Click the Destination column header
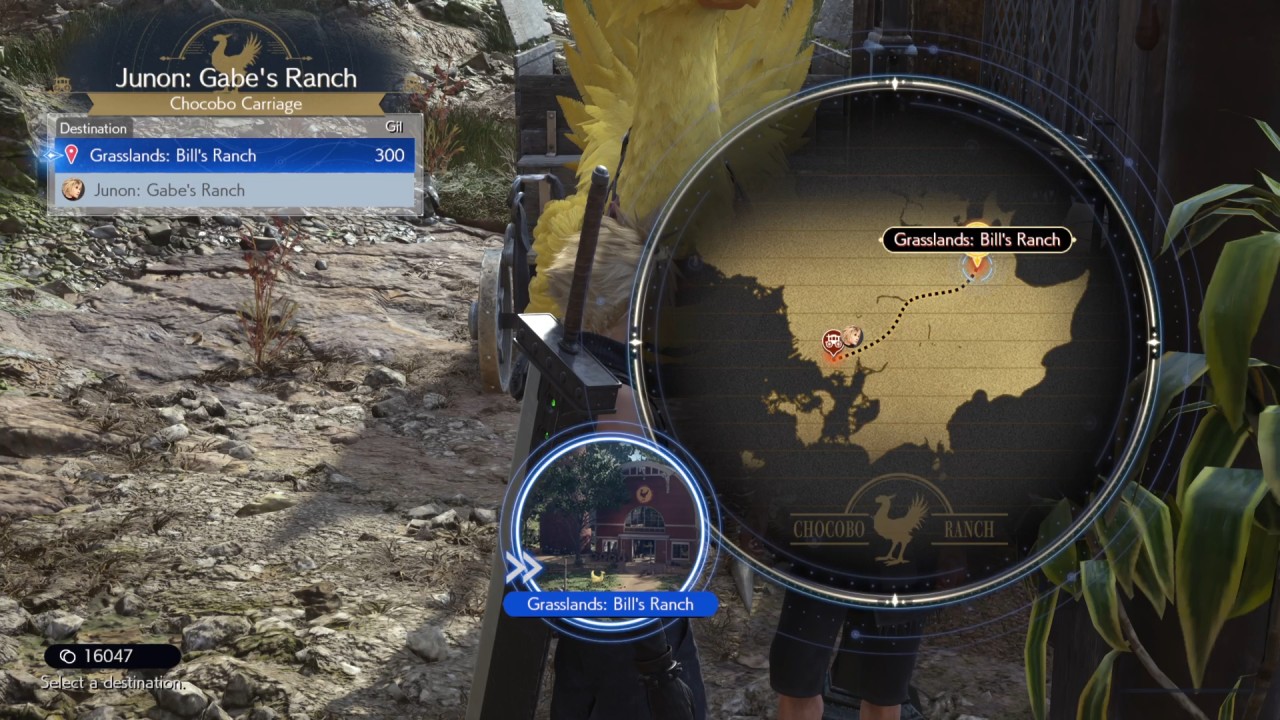The height and width of the screenshot is (720, 1280). pyautogui.click(x=93, y=128)
